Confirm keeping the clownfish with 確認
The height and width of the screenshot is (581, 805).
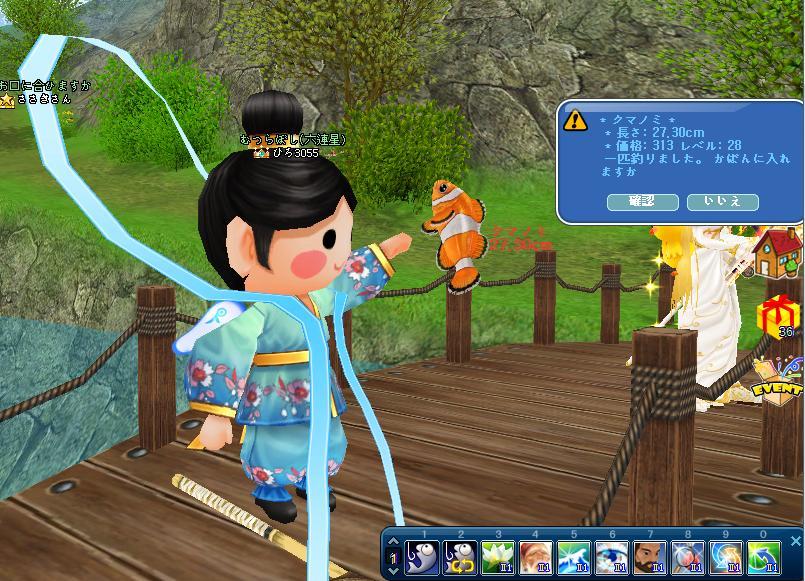click(640, 202)
